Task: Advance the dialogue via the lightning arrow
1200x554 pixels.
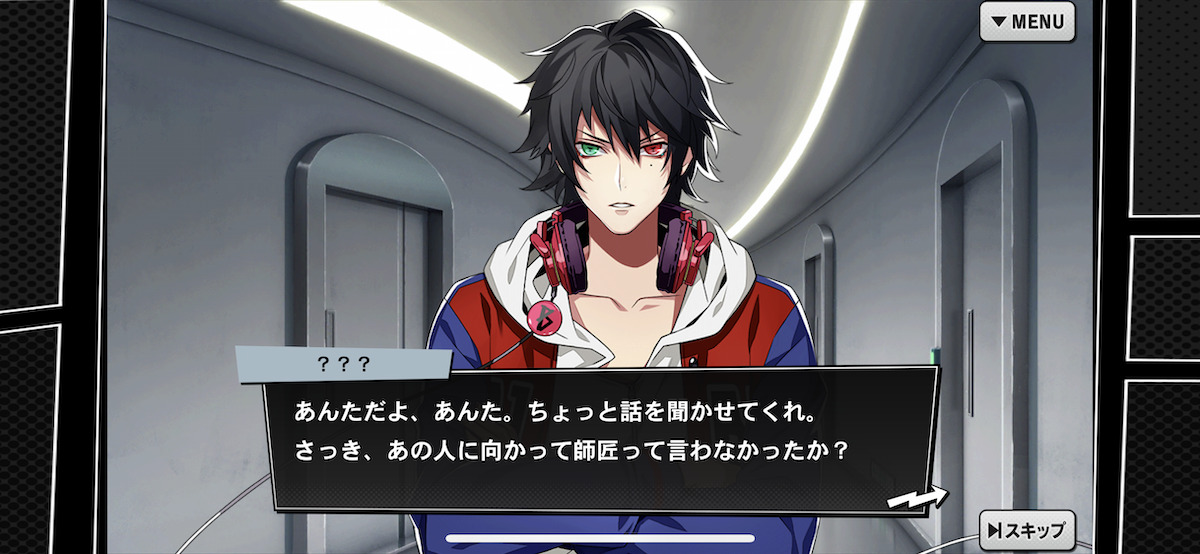Action: click(917, 496)
